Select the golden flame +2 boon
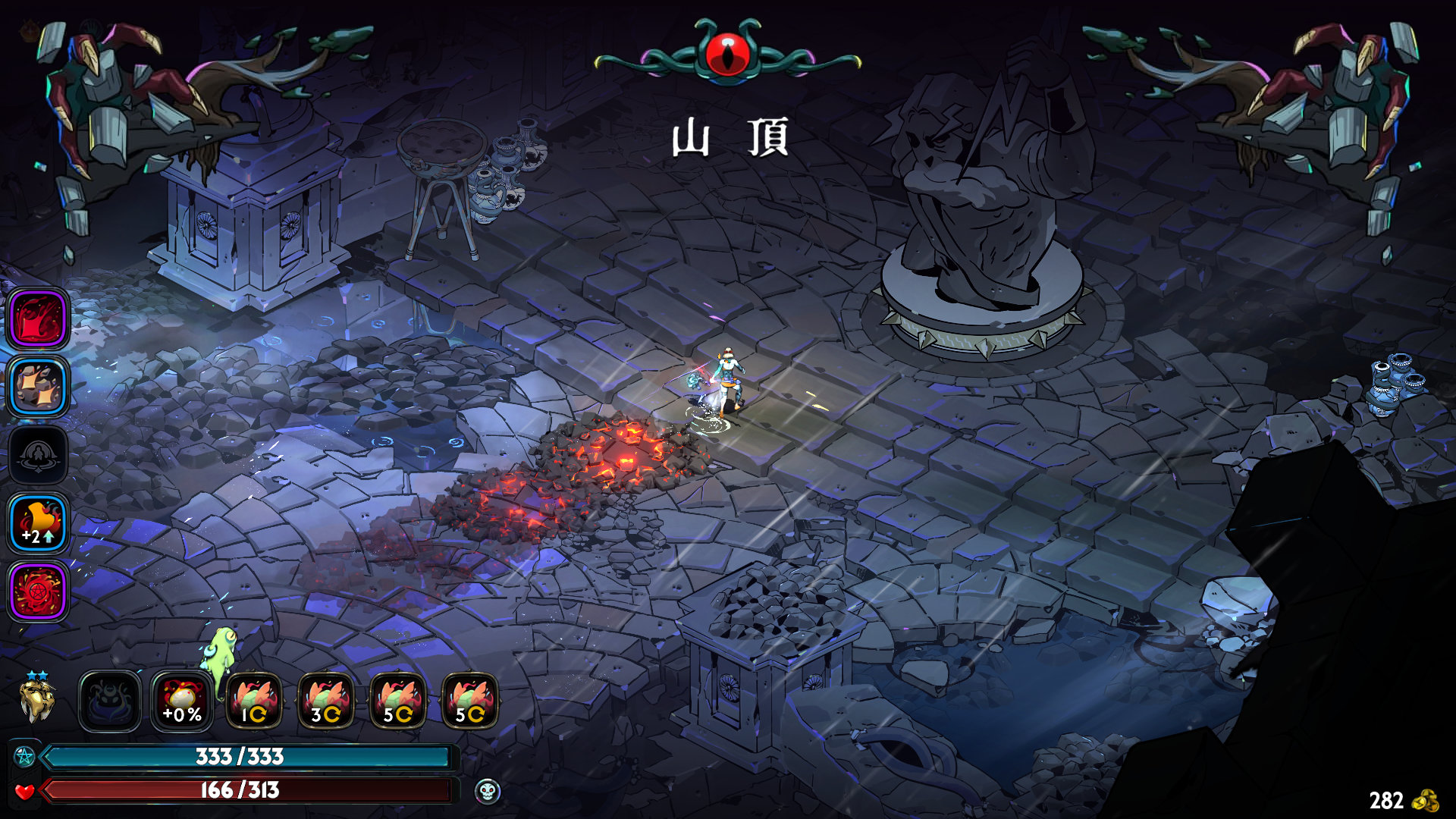This screenshot has width=1456, height=819. [x=38, y=523]
